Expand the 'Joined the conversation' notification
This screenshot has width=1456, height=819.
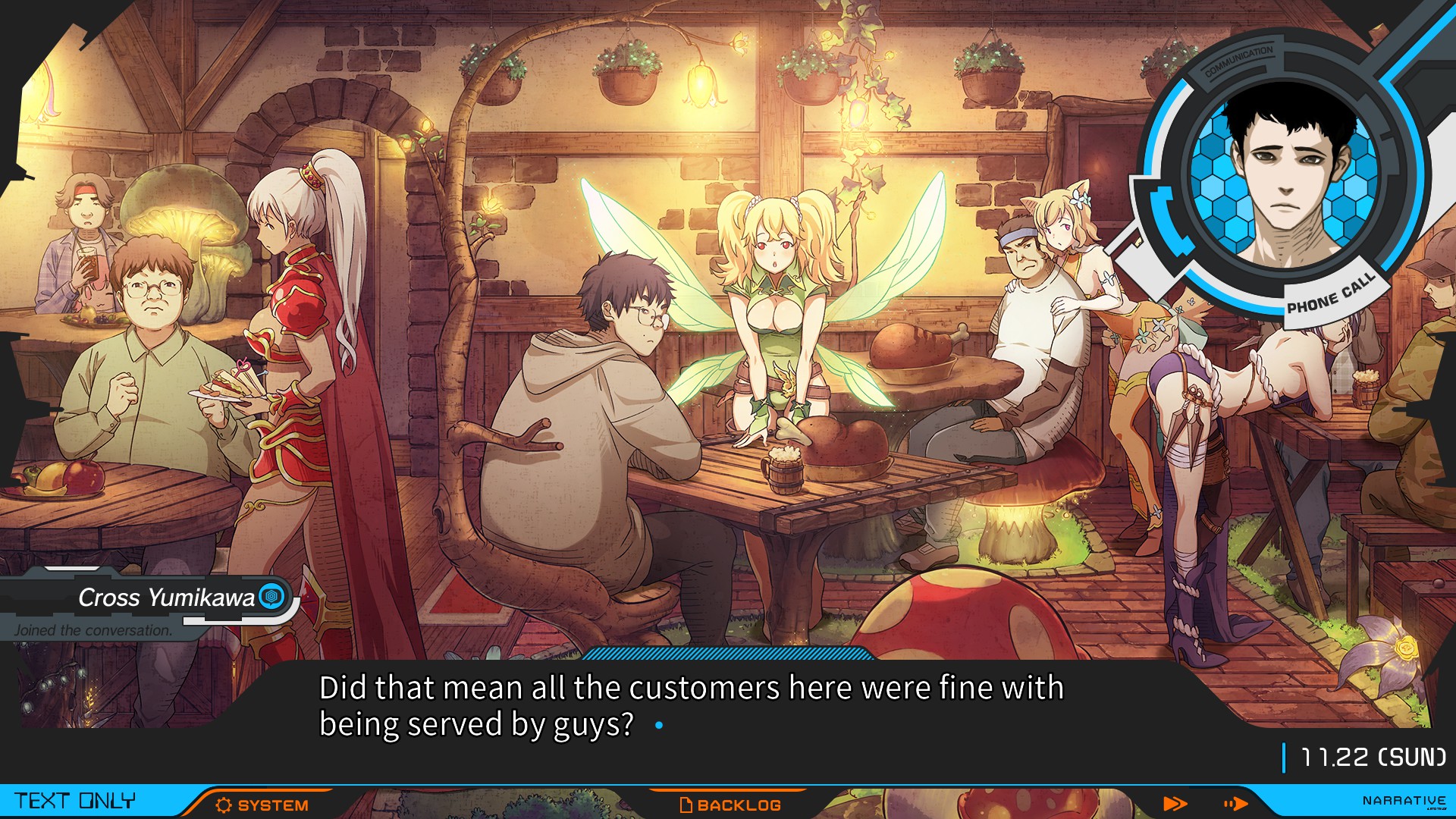[93, 628]
